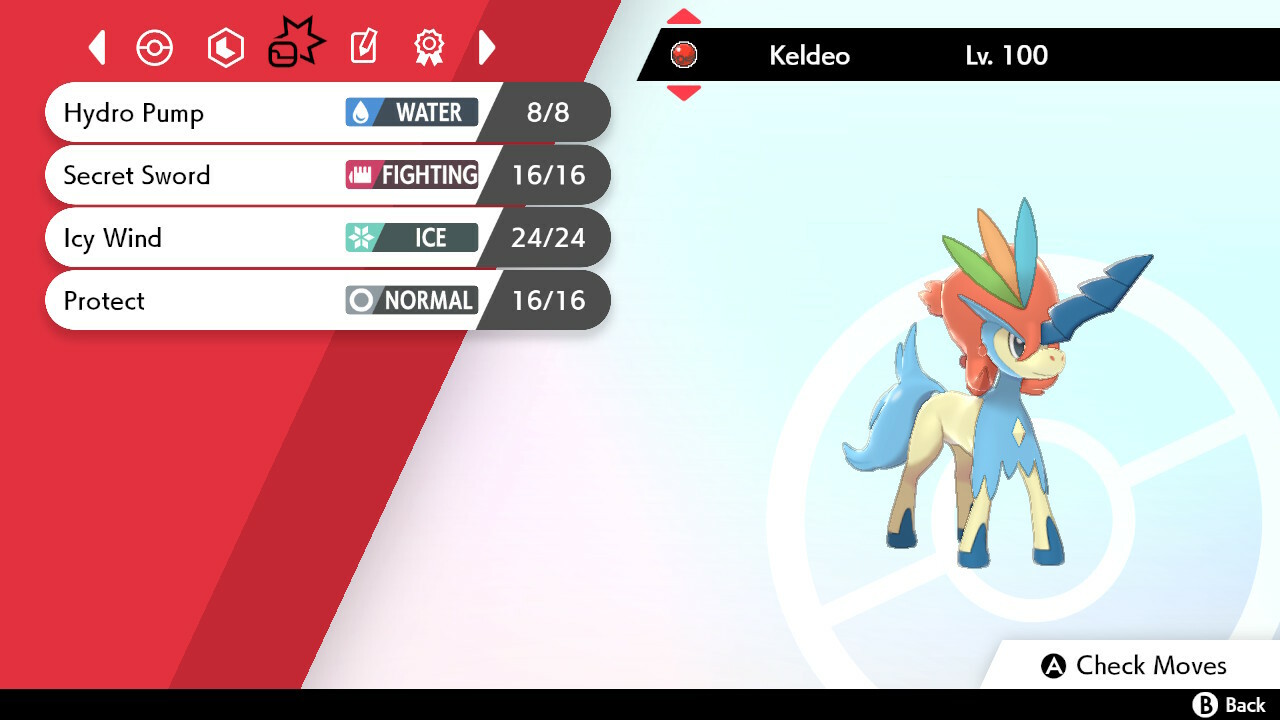The image size is (1280, 720).
Task: Open the hexagon stats tab
Action: point(225,48)
